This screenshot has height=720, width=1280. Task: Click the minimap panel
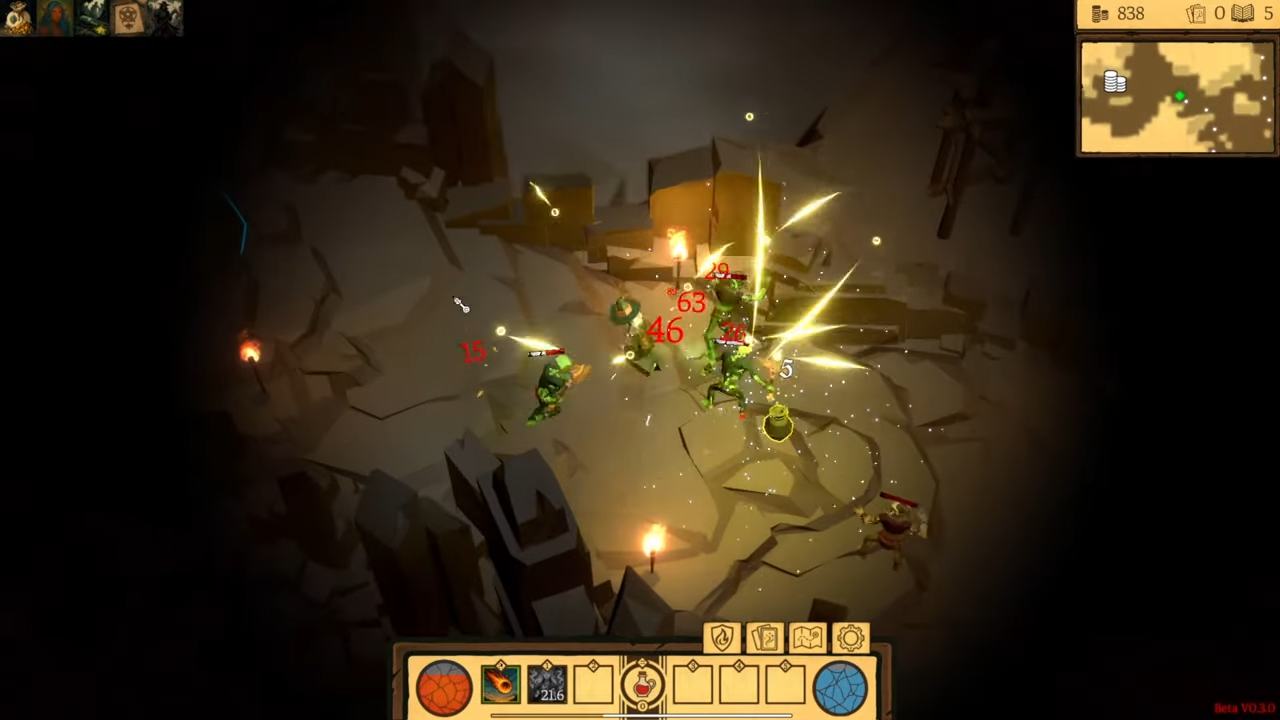(x=1177, y=97)
